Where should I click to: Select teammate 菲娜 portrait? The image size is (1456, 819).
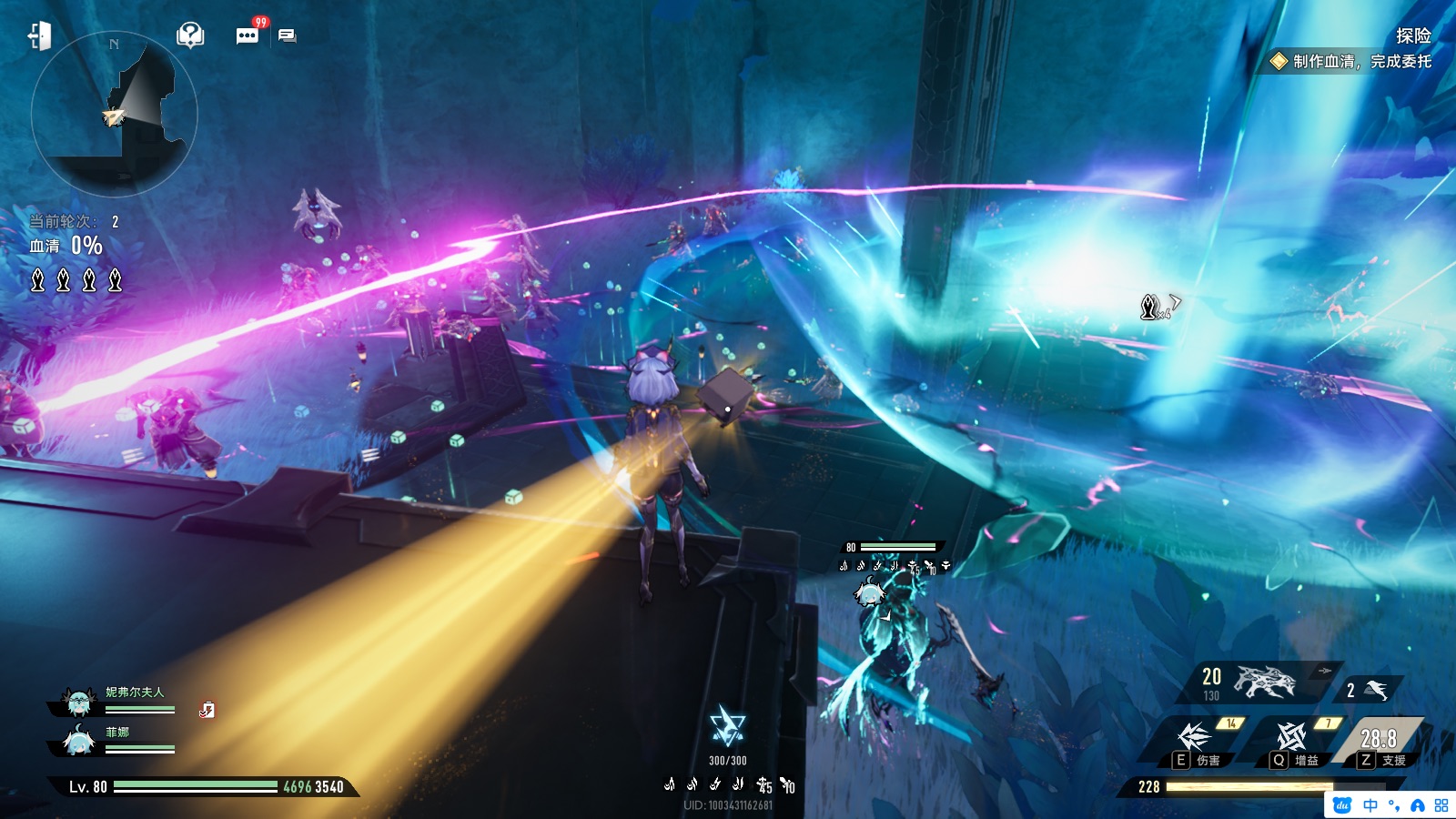click(79, 742)
